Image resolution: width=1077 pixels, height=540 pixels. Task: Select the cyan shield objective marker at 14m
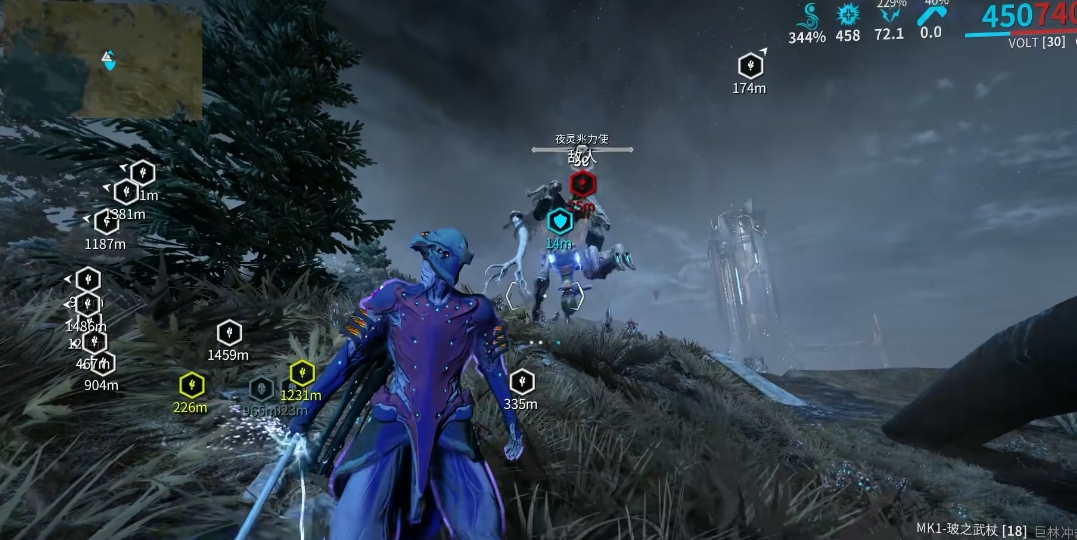point(559,221)
